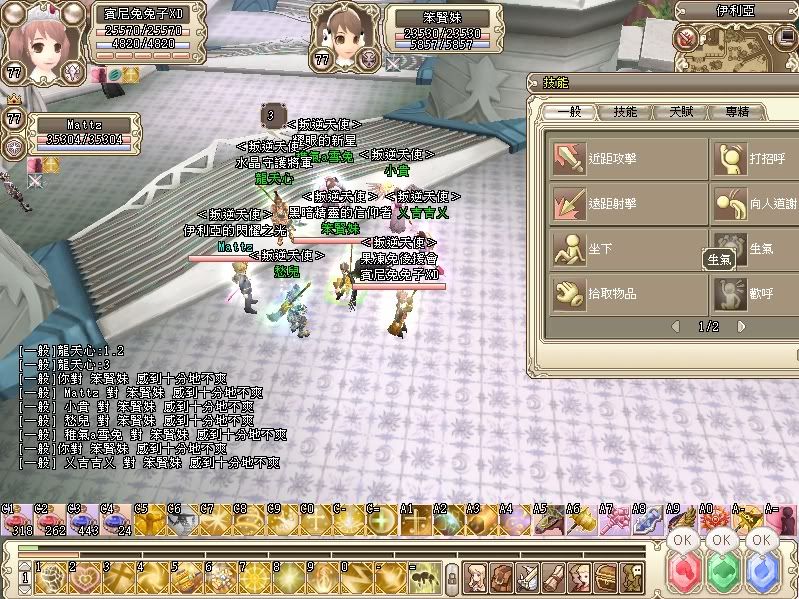Open the 天賦 tab
The height and width of the screenshot is (599, 799).
pyautogui.click(x=682, y=112)
